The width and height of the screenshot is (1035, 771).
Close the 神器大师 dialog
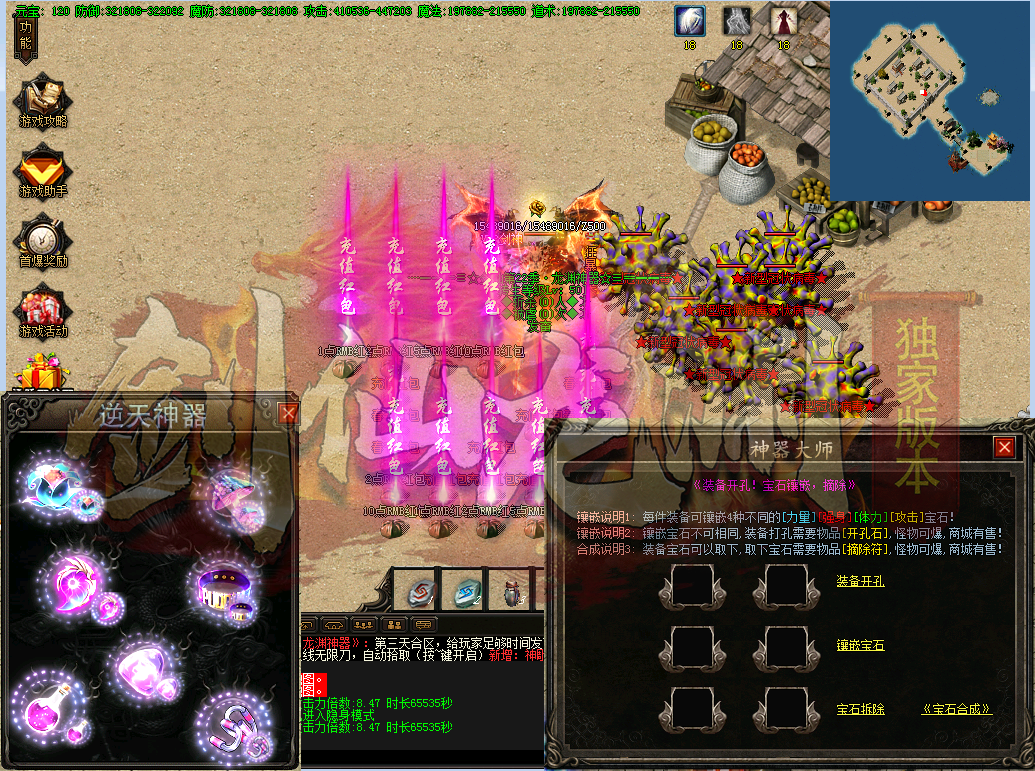1004,447
